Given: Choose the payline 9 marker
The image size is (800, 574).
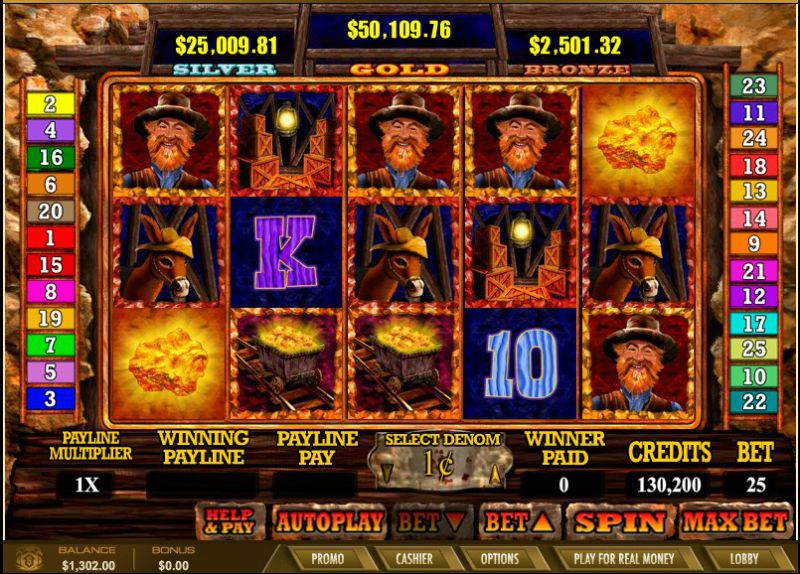Looking at the screenshot, I should [x=753, y=244].
